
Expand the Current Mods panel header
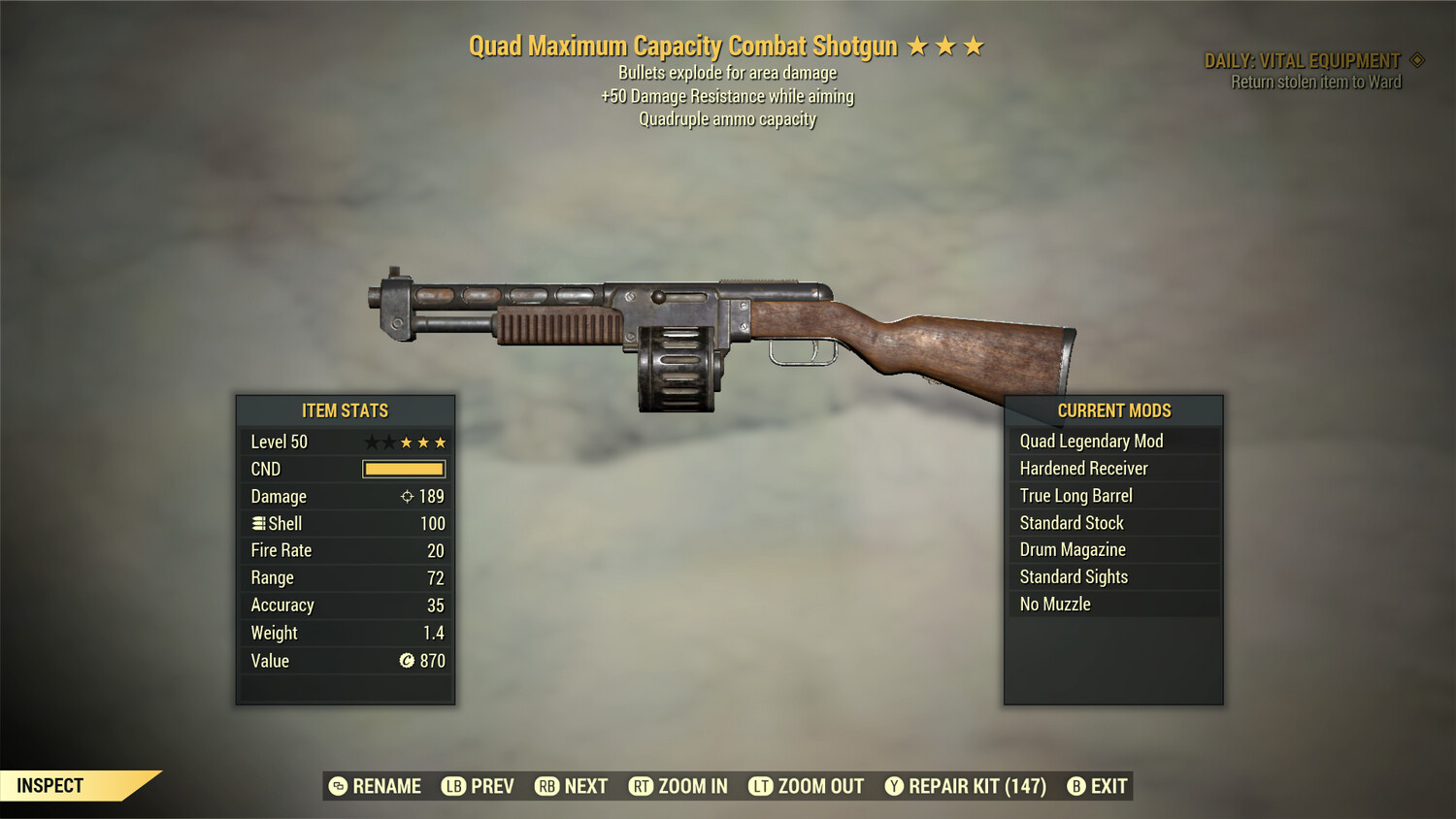(x=1113, y=410)
